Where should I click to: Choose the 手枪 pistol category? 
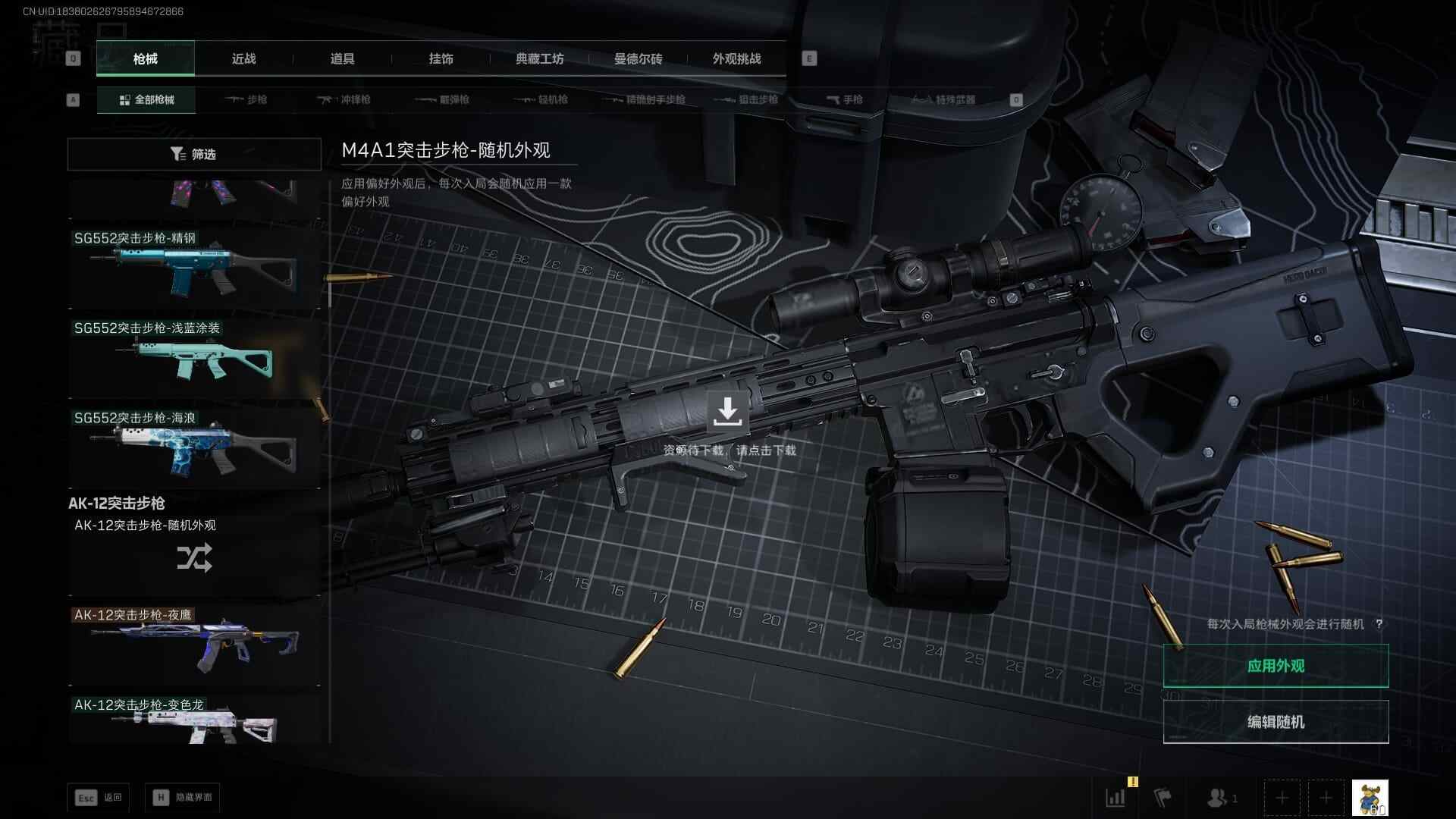coord(844,99)
